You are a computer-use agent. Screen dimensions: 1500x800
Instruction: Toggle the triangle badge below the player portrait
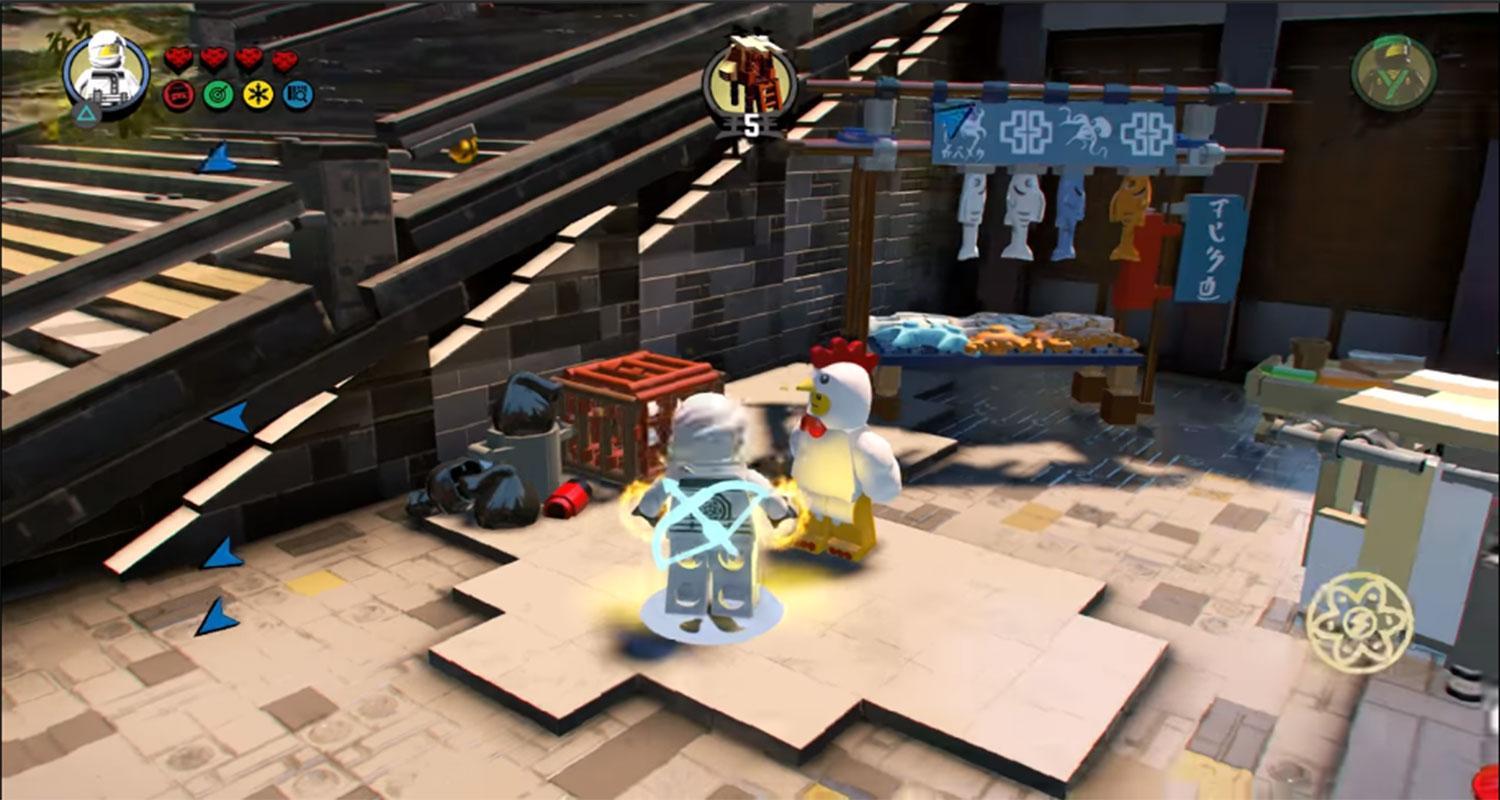click(88, 116)
